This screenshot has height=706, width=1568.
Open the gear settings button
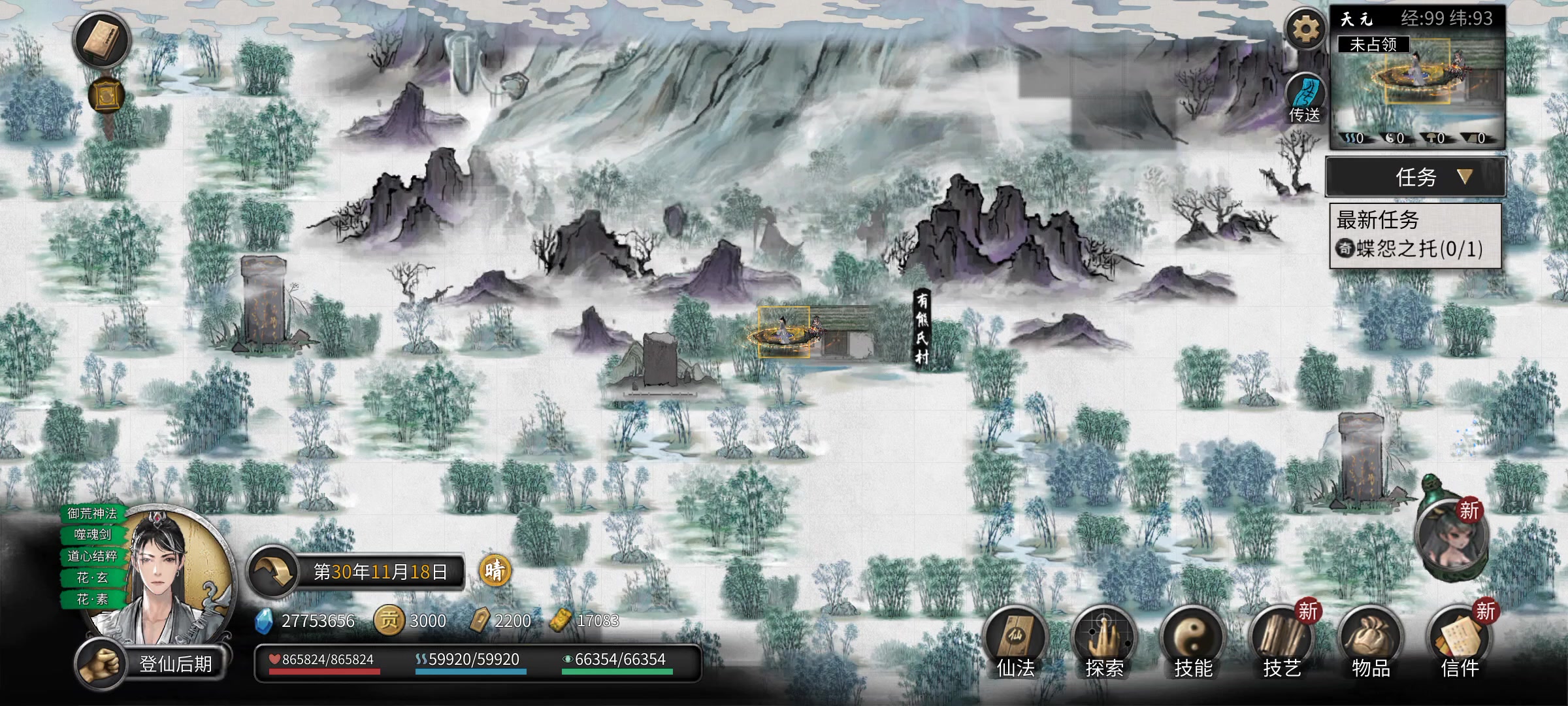click(1305, 29)
